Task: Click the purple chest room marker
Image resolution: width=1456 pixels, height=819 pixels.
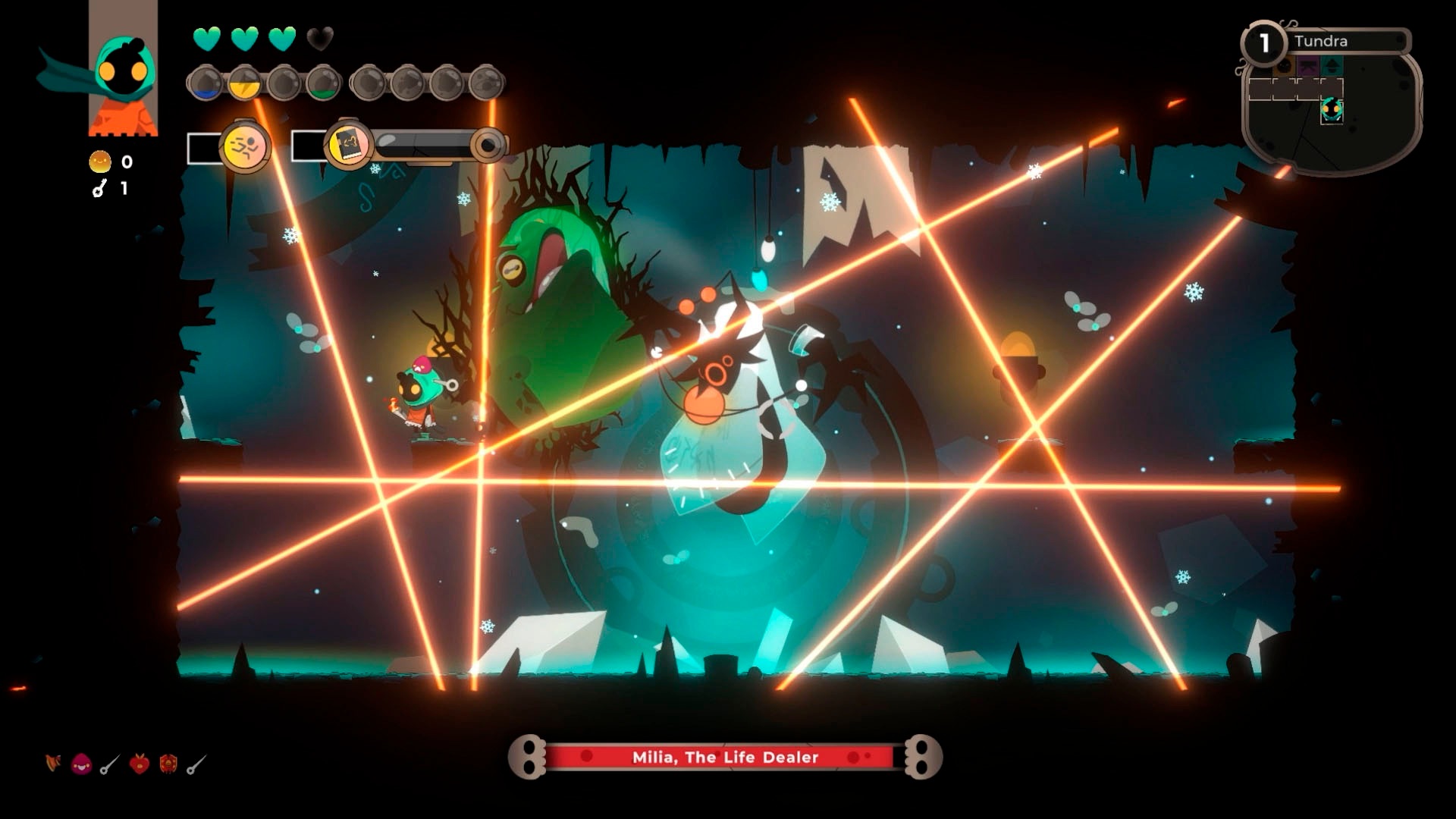Action: [1307, 66]
